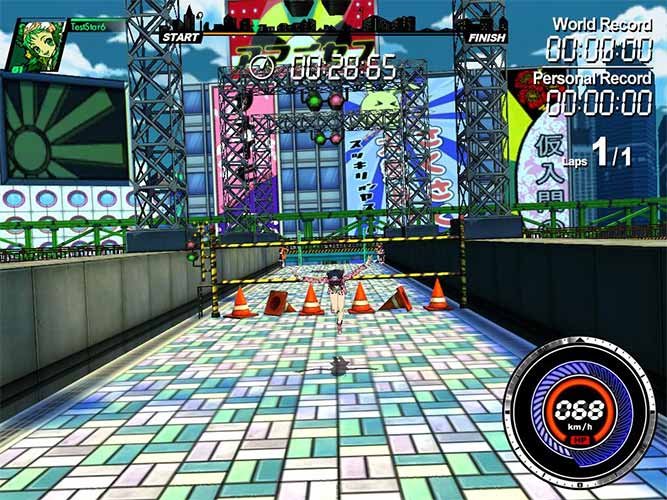Click the START to FINISH course progress bar

pyautogui.click(x=332, y=37)
